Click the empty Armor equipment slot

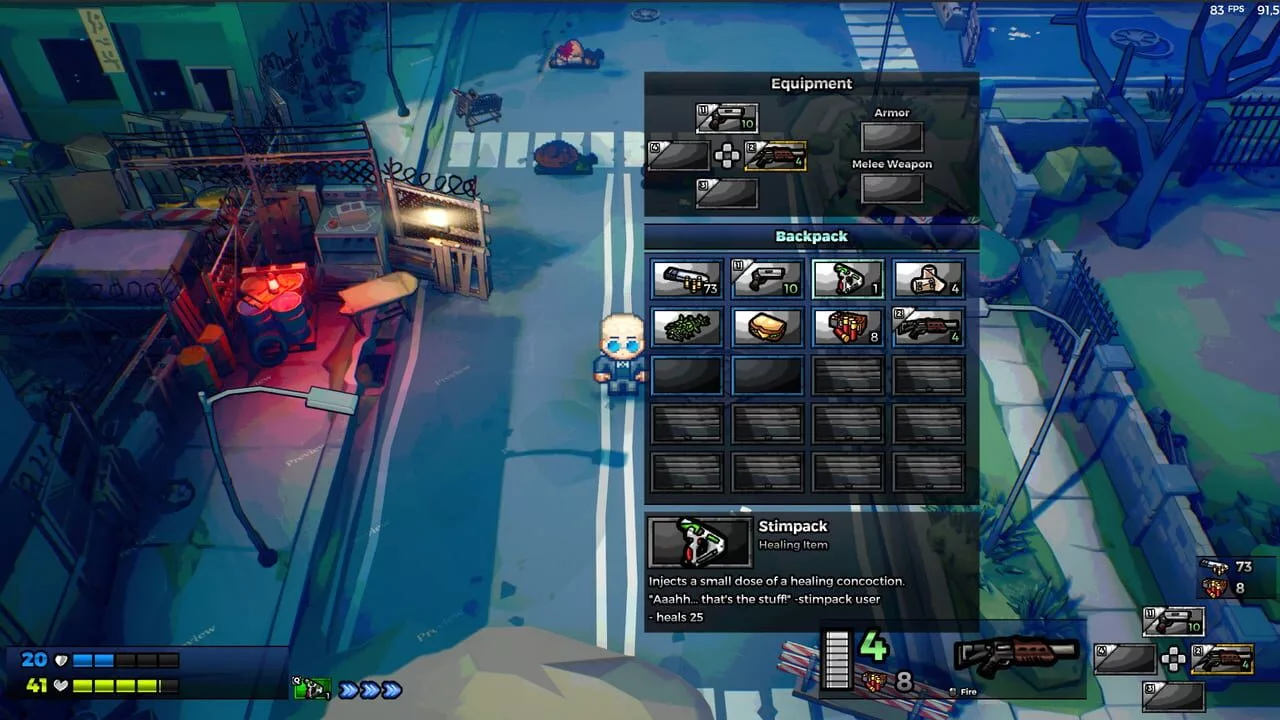click(892, 137)
